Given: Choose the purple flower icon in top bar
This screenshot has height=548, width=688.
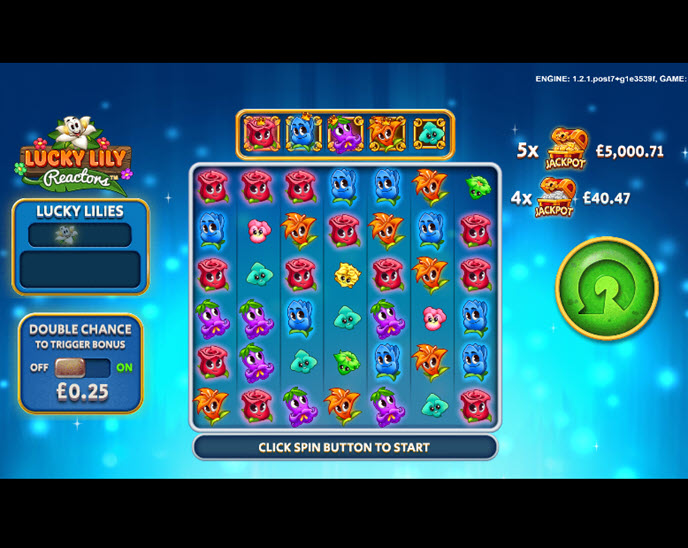Looking at the screenshot, I should pos(345,134).
